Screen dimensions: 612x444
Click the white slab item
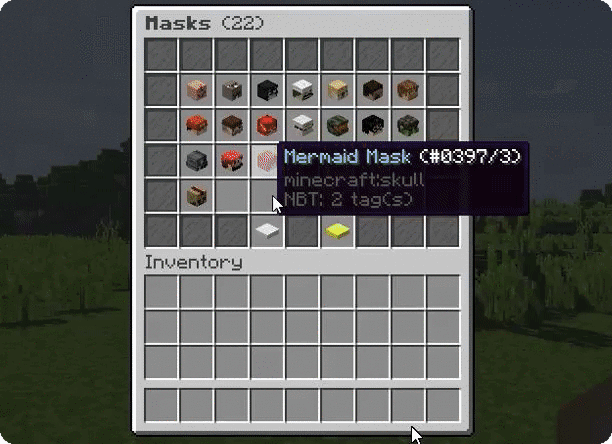click(266, 231)
